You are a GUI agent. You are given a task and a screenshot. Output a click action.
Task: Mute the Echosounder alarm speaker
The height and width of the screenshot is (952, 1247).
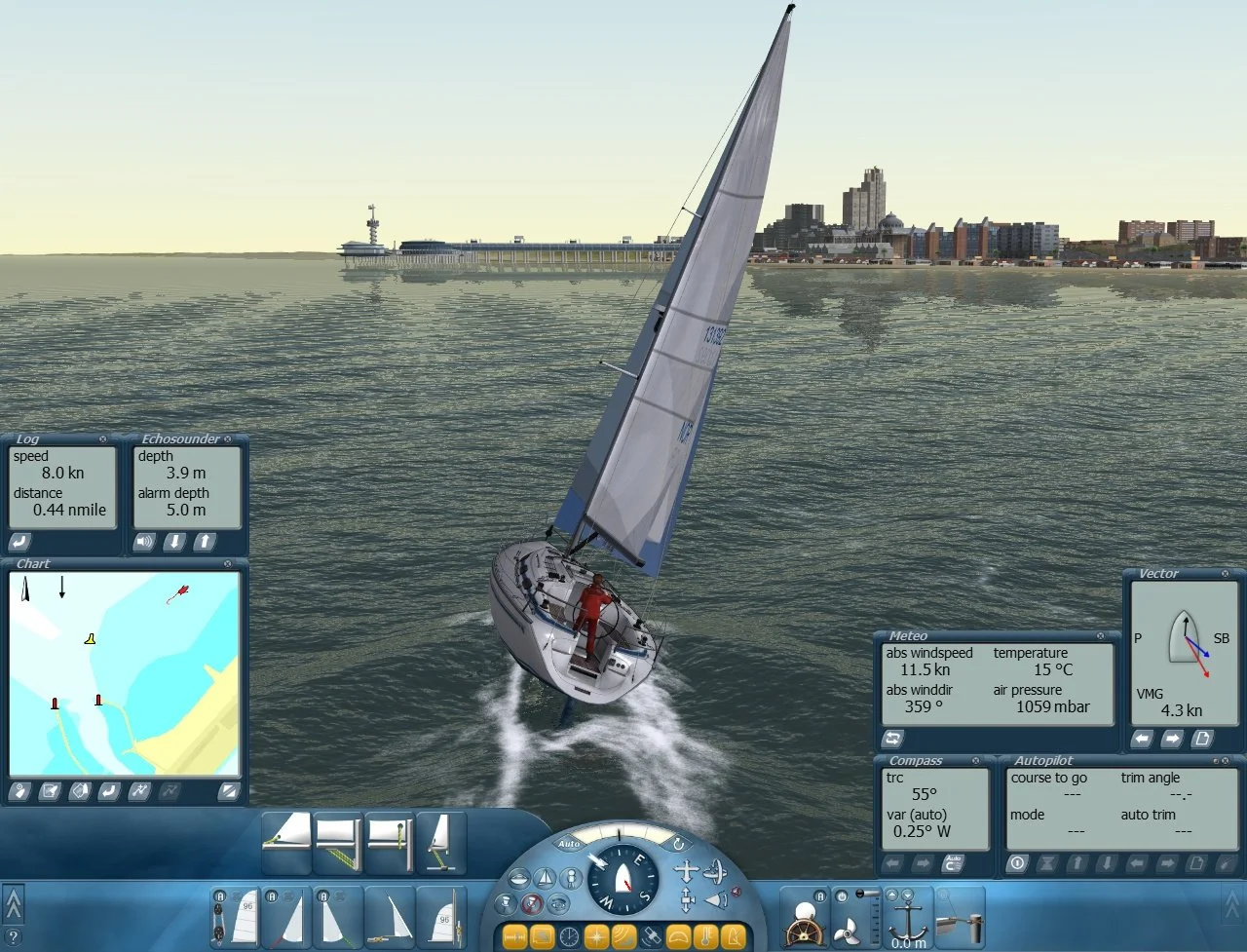tap(144, 540)
